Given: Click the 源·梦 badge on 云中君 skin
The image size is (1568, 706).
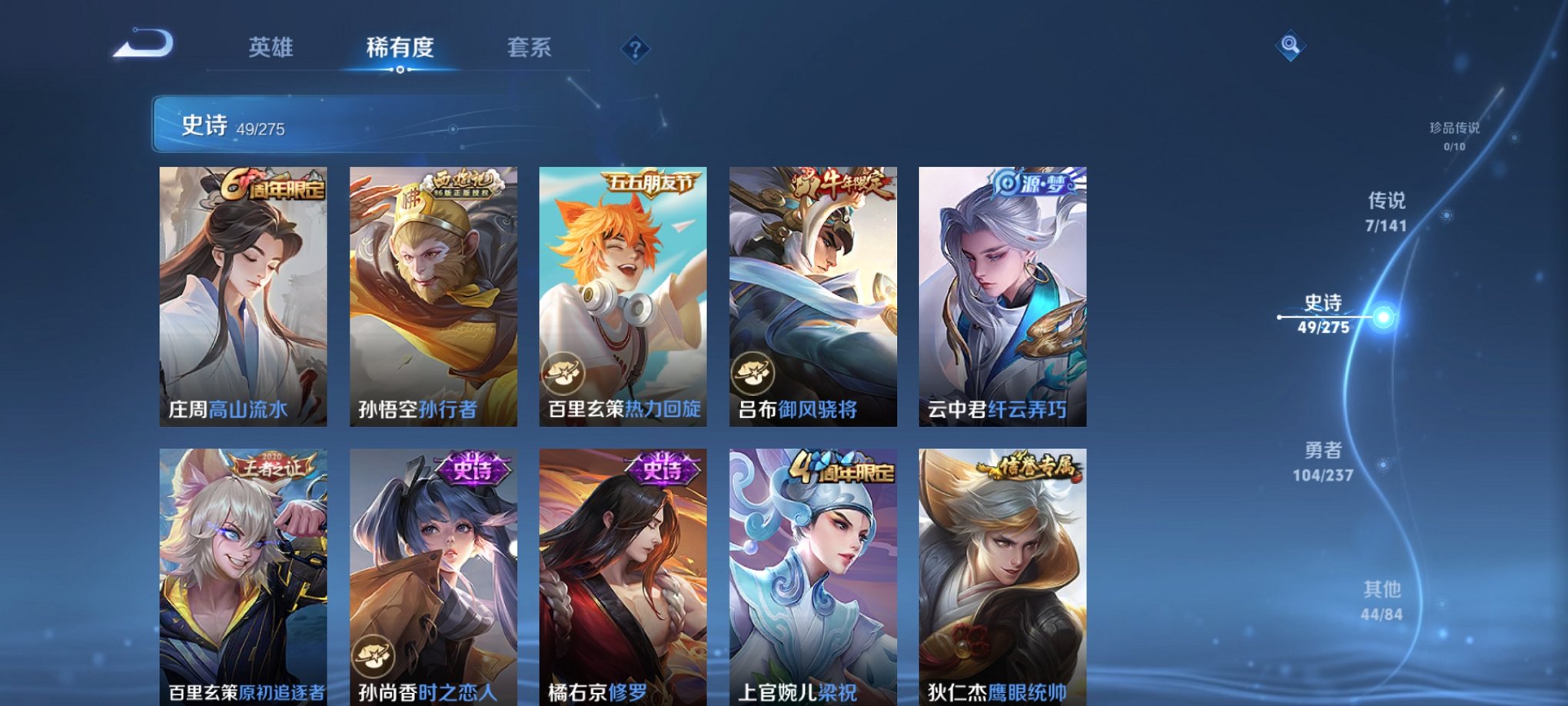Looking at the screenshot, I should (x=1034, y=181).
